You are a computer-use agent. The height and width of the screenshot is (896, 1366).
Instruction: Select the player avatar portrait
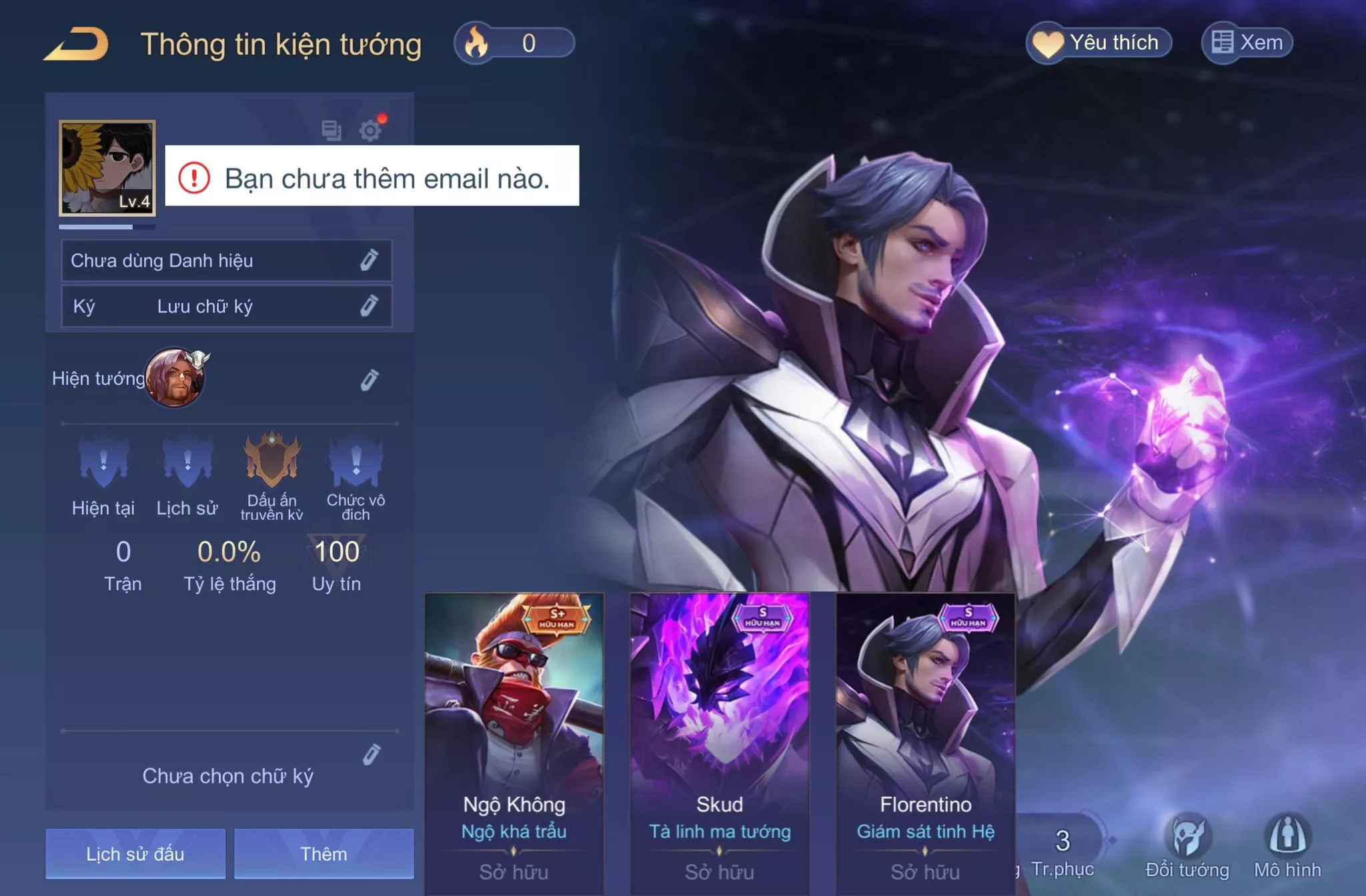click(107, 168)
